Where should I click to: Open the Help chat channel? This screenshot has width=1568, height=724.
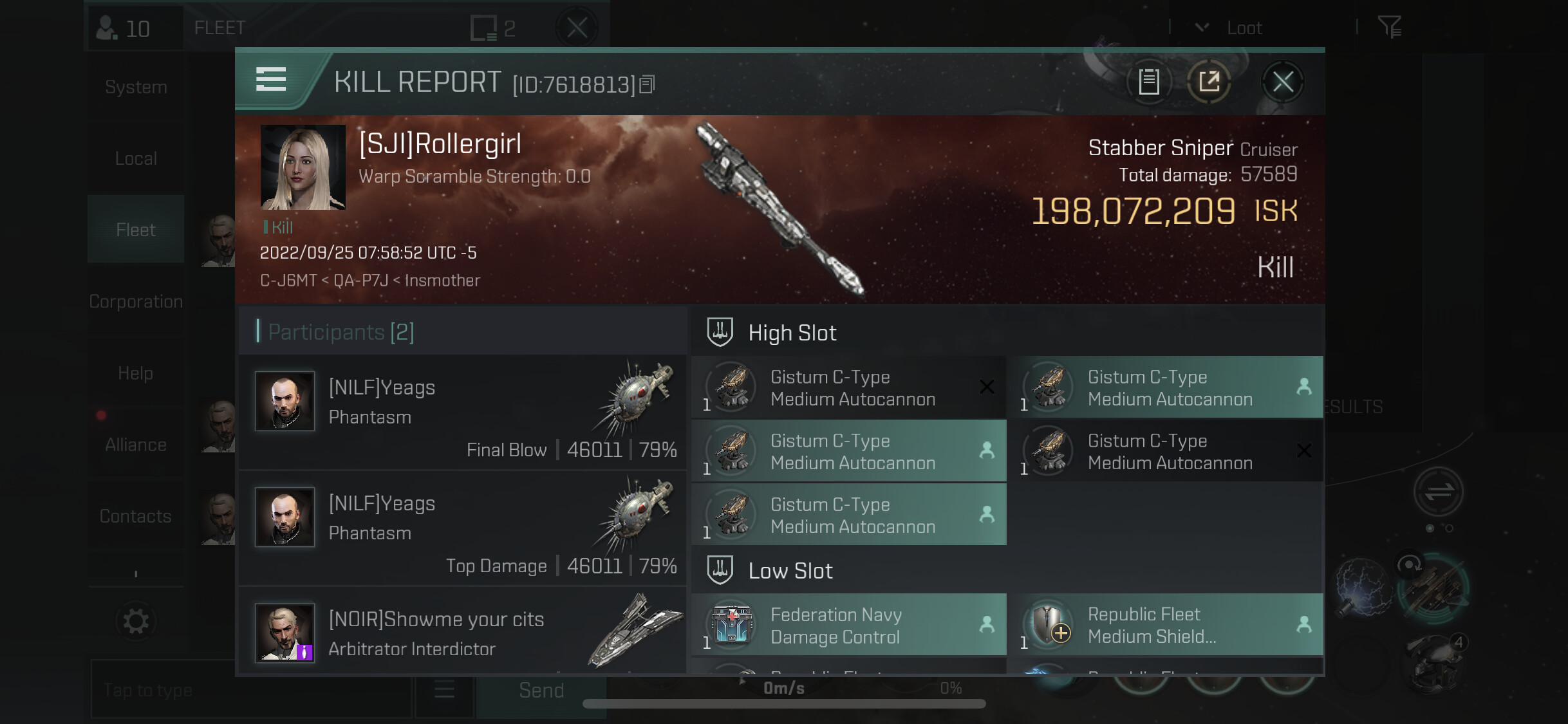[136, 373]
